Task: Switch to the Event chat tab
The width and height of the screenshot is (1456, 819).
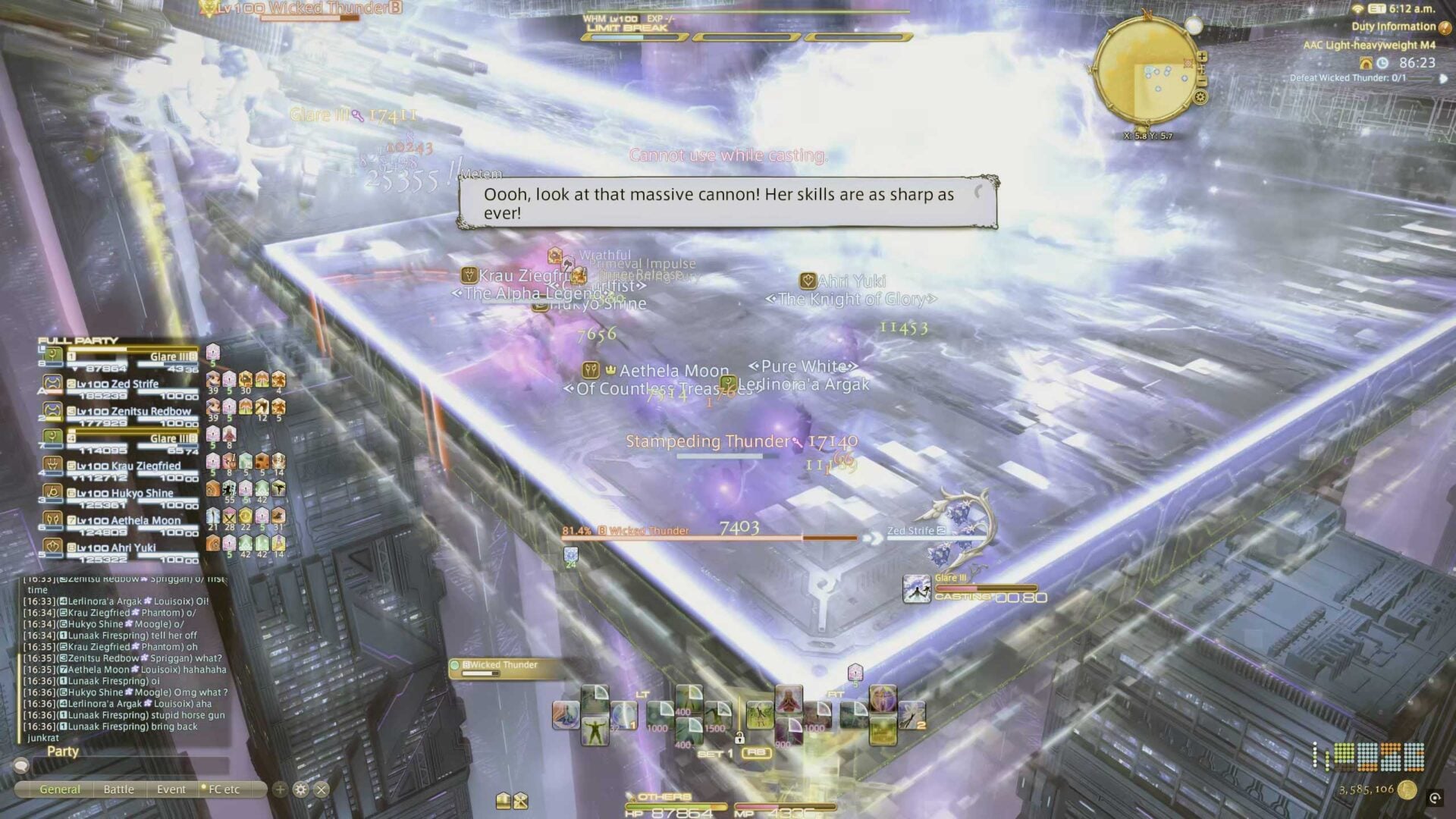Action: point(171,789)
